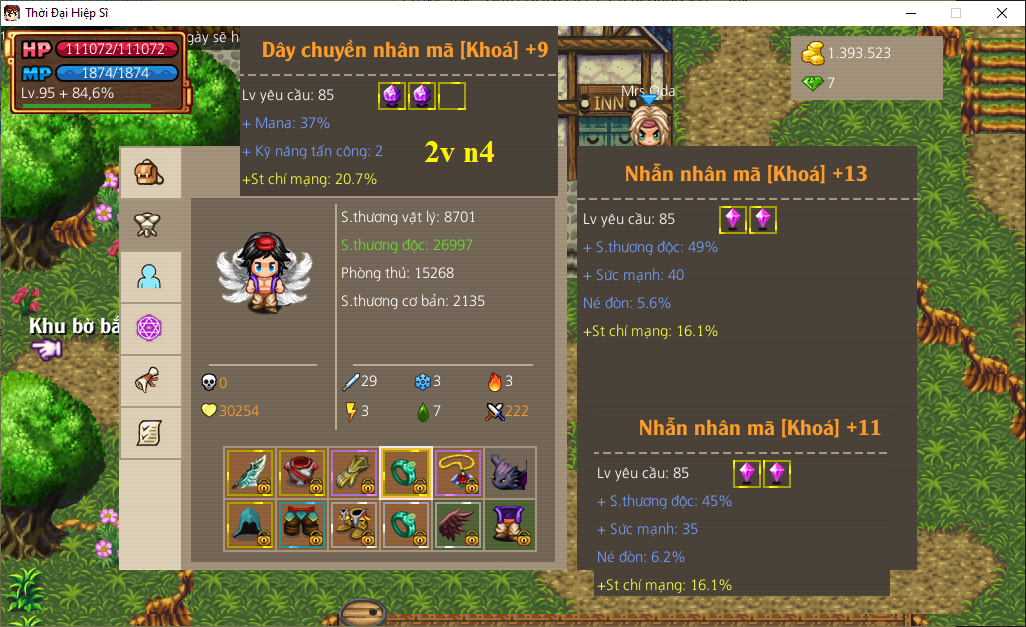
Task: Open the rolled scroll with ribbon tab
Action: coord(150,380)
